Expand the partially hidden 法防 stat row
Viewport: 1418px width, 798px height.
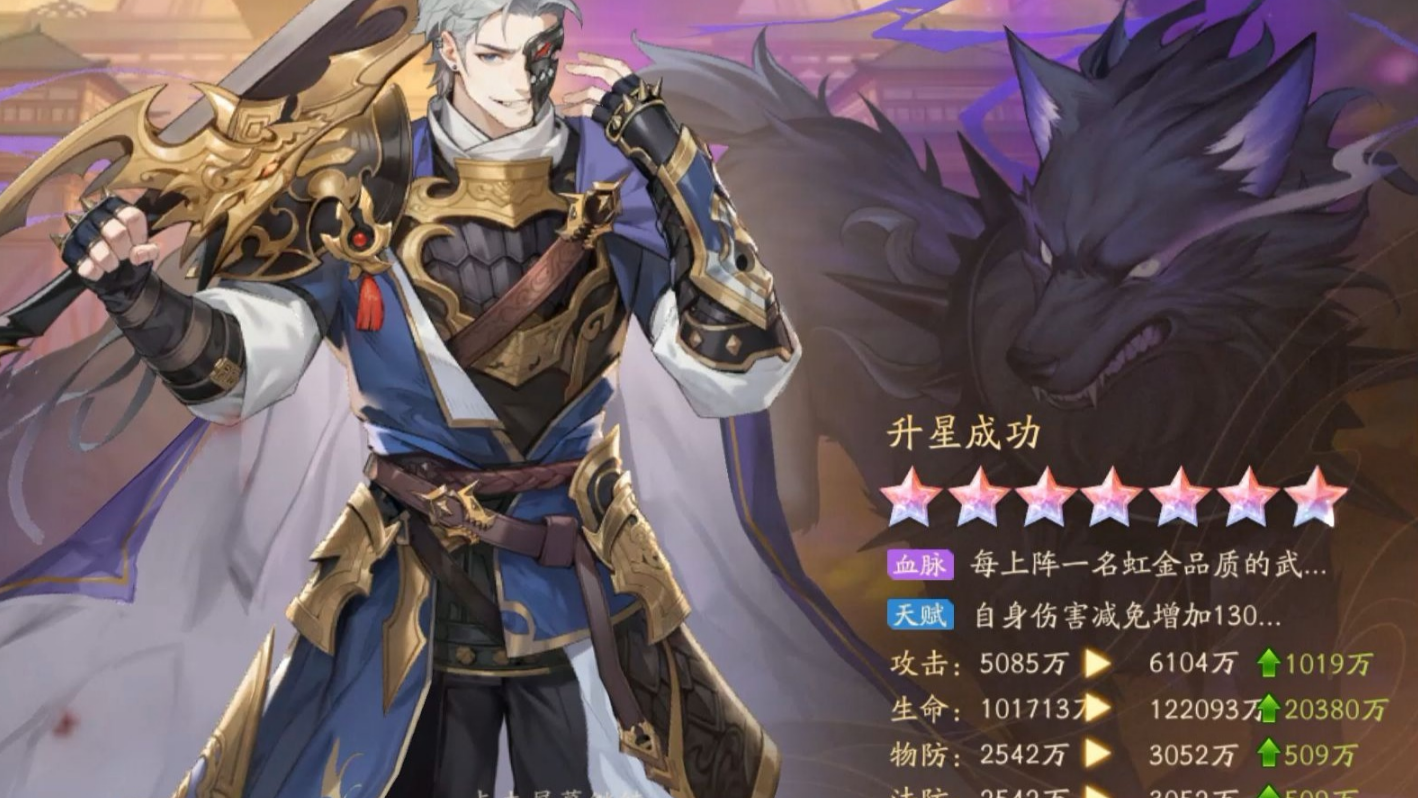pyautogui.click(x=1100, y=789)
